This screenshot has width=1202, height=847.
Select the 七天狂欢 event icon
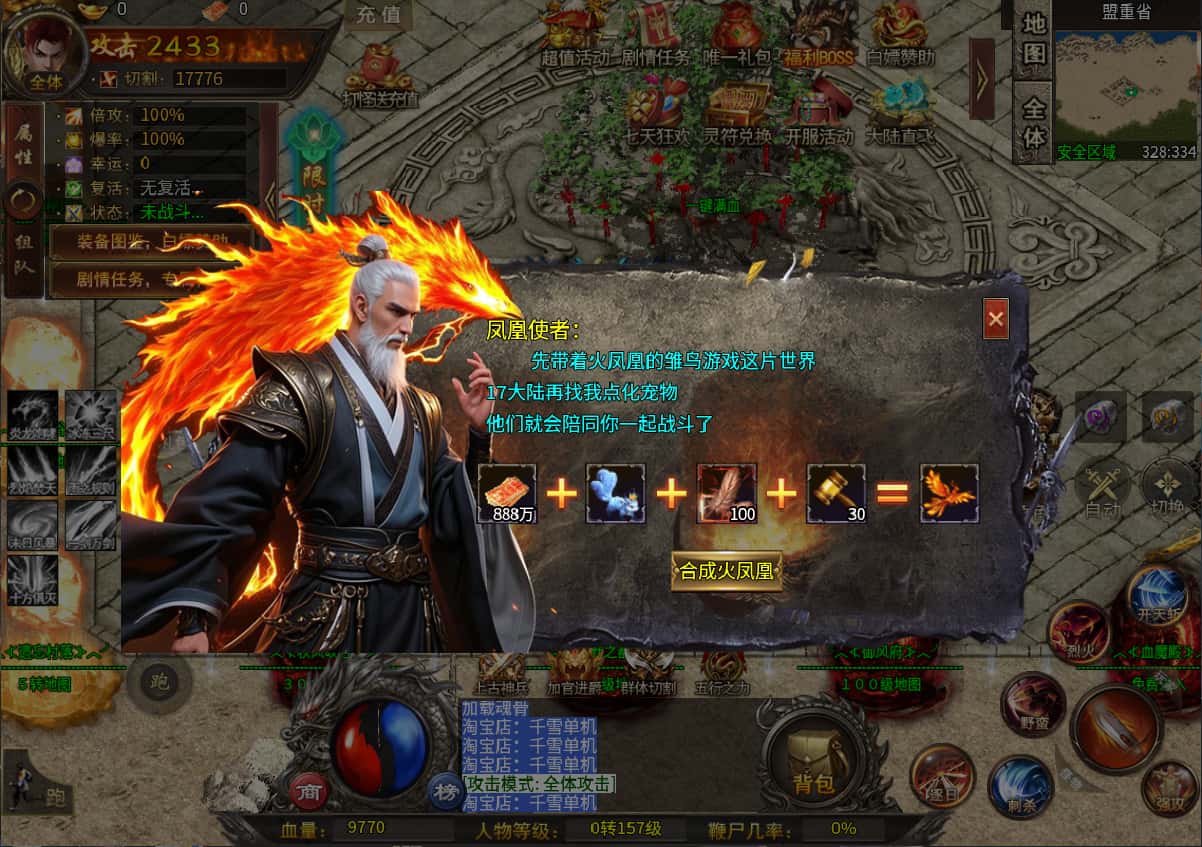657,112
